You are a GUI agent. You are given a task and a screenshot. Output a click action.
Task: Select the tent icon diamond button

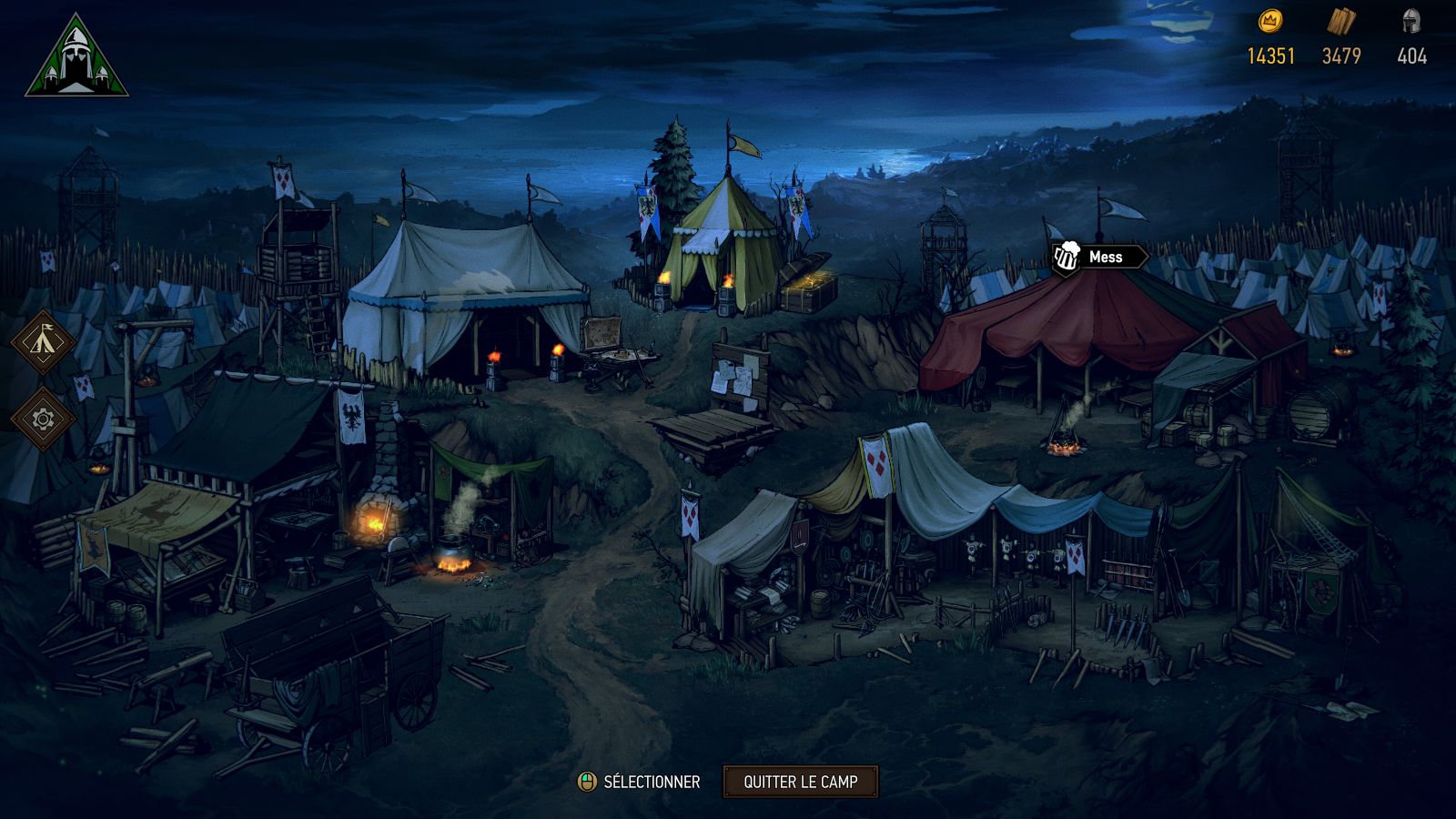click(43, 341)
